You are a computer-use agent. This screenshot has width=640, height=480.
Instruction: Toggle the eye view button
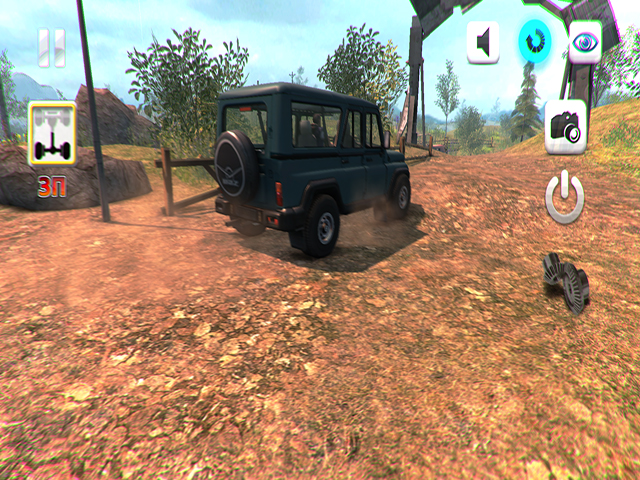coord(585,42)
